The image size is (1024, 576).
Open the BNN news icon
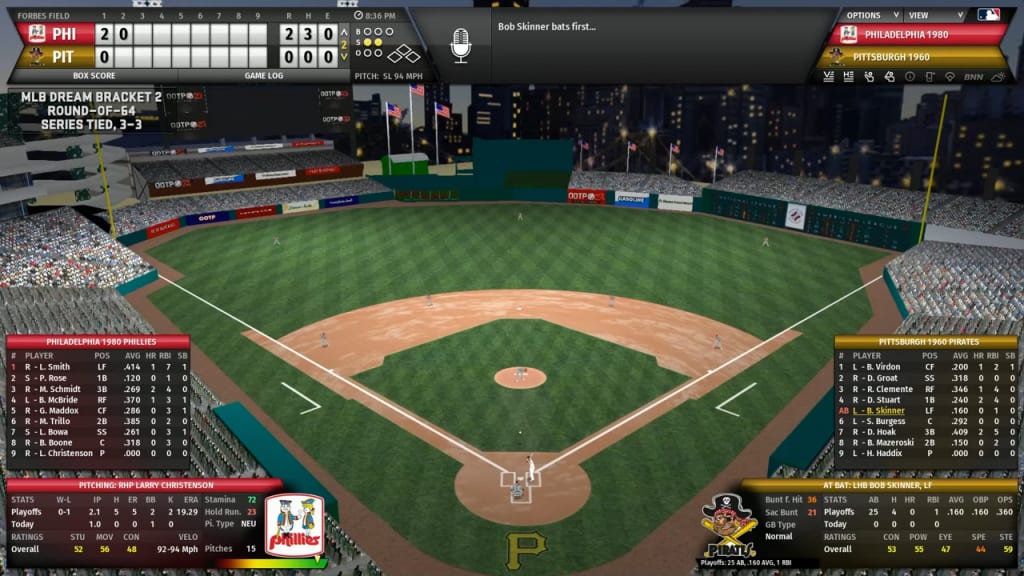click(x=974, y=76)
